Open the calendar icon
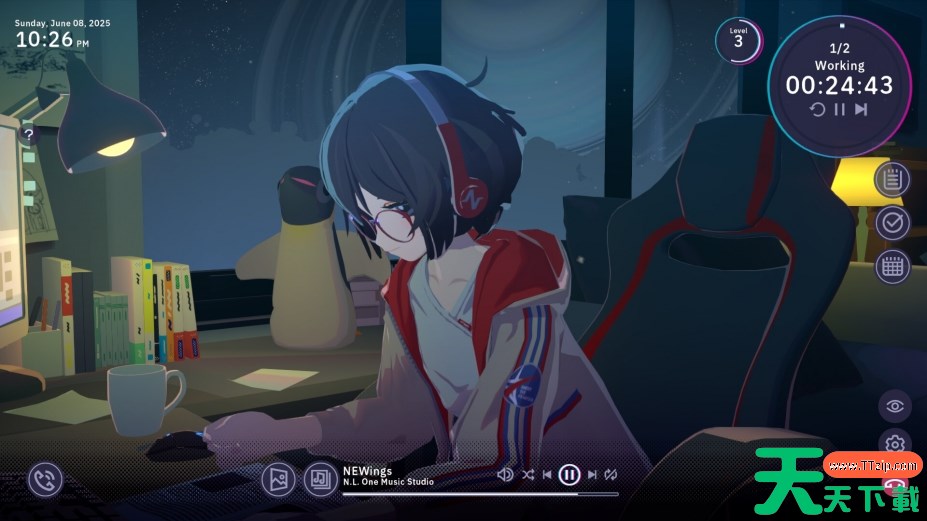Image resolution: width=927 pixels, height=521 pixels. tap(892, 266)
